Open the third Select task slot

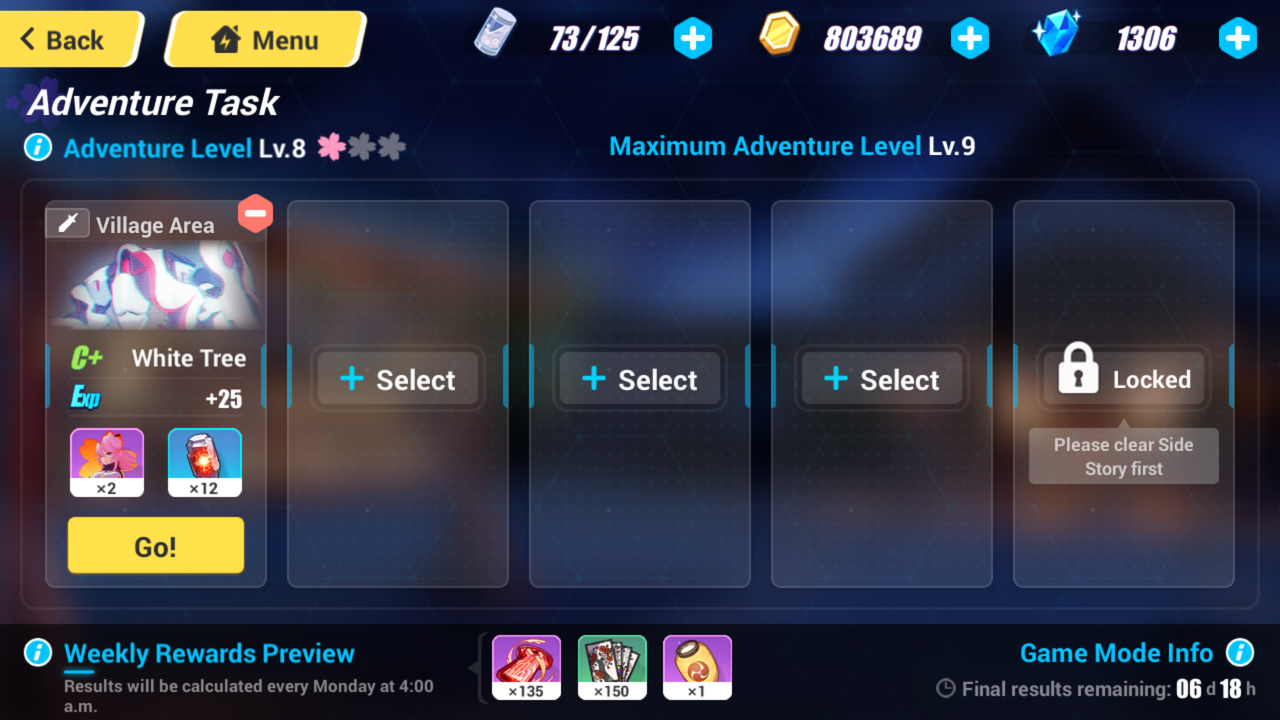click(x=881, y=378)
